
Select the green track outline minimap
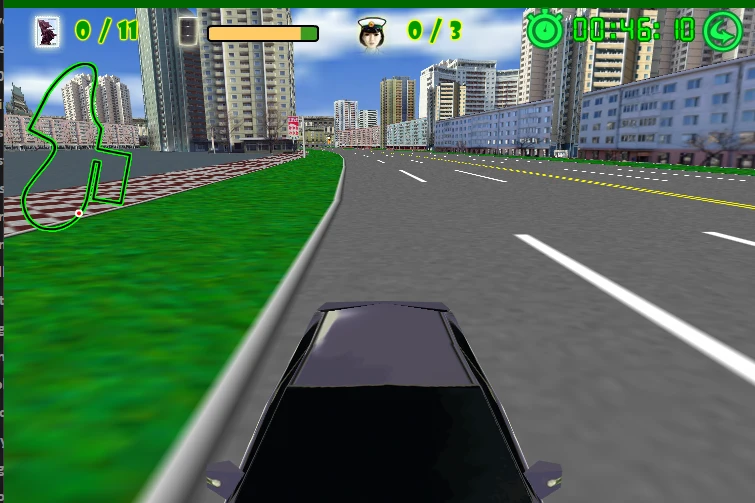click(74, 147)
